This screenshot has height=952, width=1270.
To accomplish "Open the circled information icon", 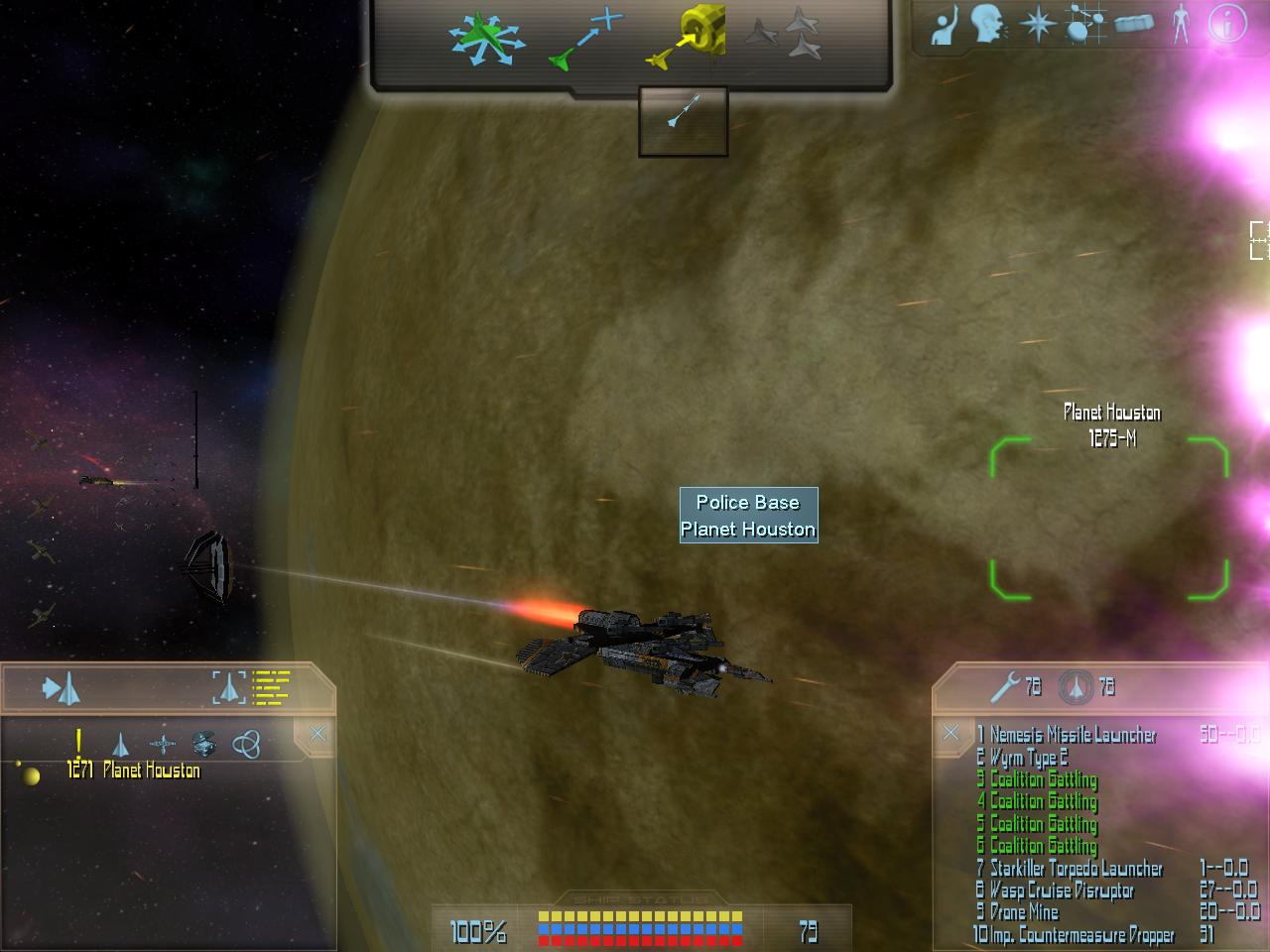I will 1226,24.
